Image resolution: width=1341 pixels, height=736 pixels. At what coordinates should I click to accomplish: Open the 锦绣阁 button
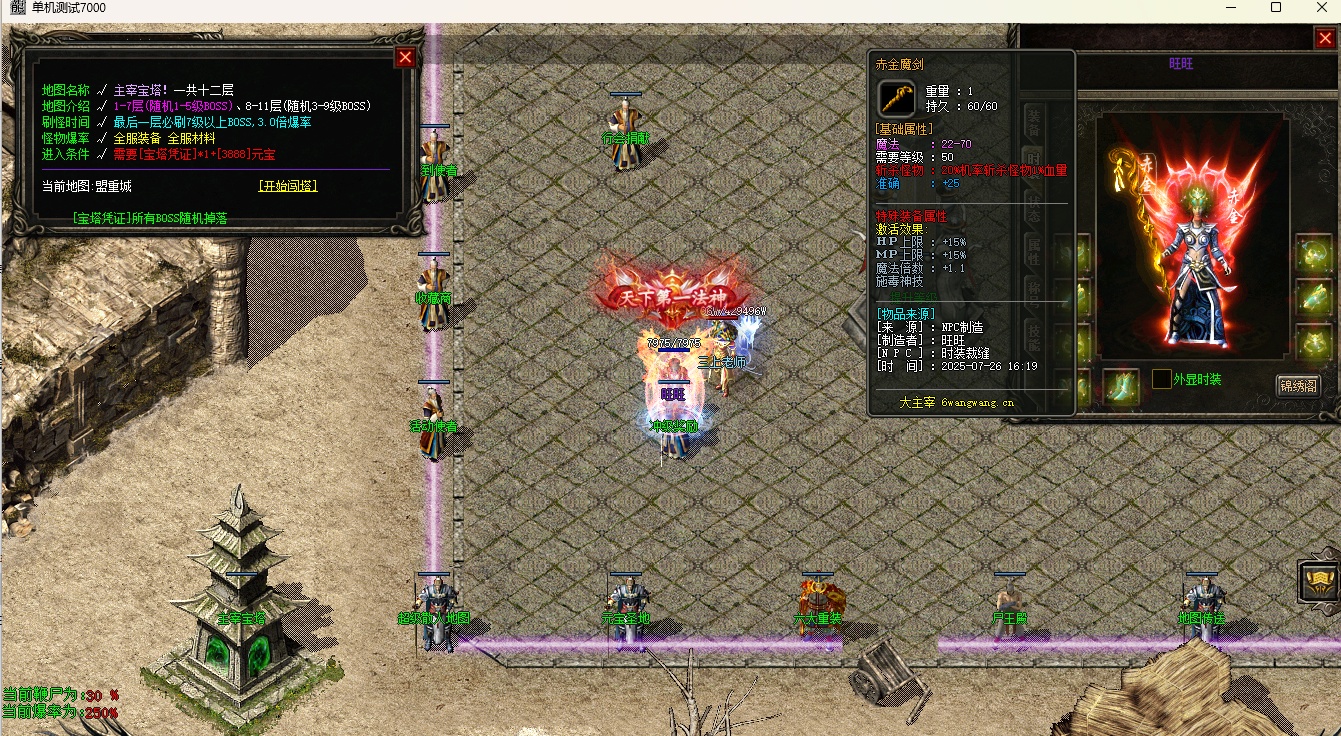coord(1298,386)
